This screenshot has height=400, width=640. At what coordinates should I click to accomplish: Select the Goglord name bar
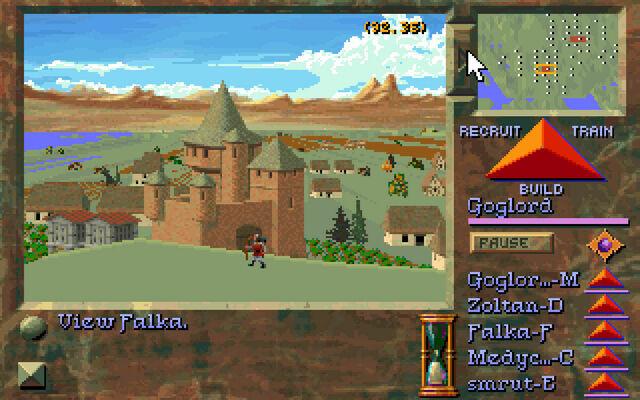(530, 208)
